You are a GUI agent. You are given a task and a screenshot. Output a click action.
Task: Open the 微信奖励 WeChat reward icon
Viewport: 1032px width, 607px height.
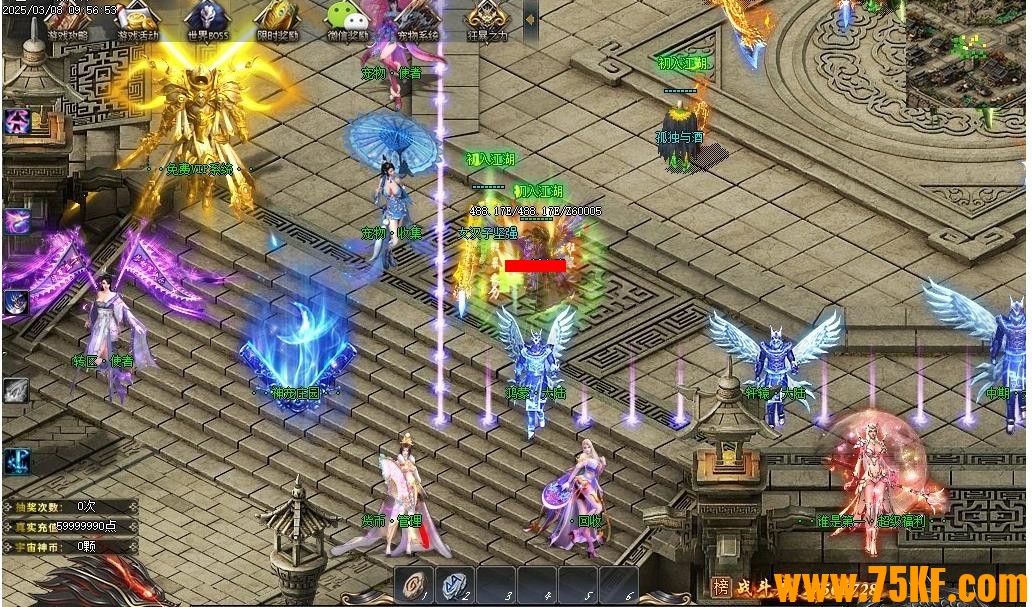pos(347,20)
